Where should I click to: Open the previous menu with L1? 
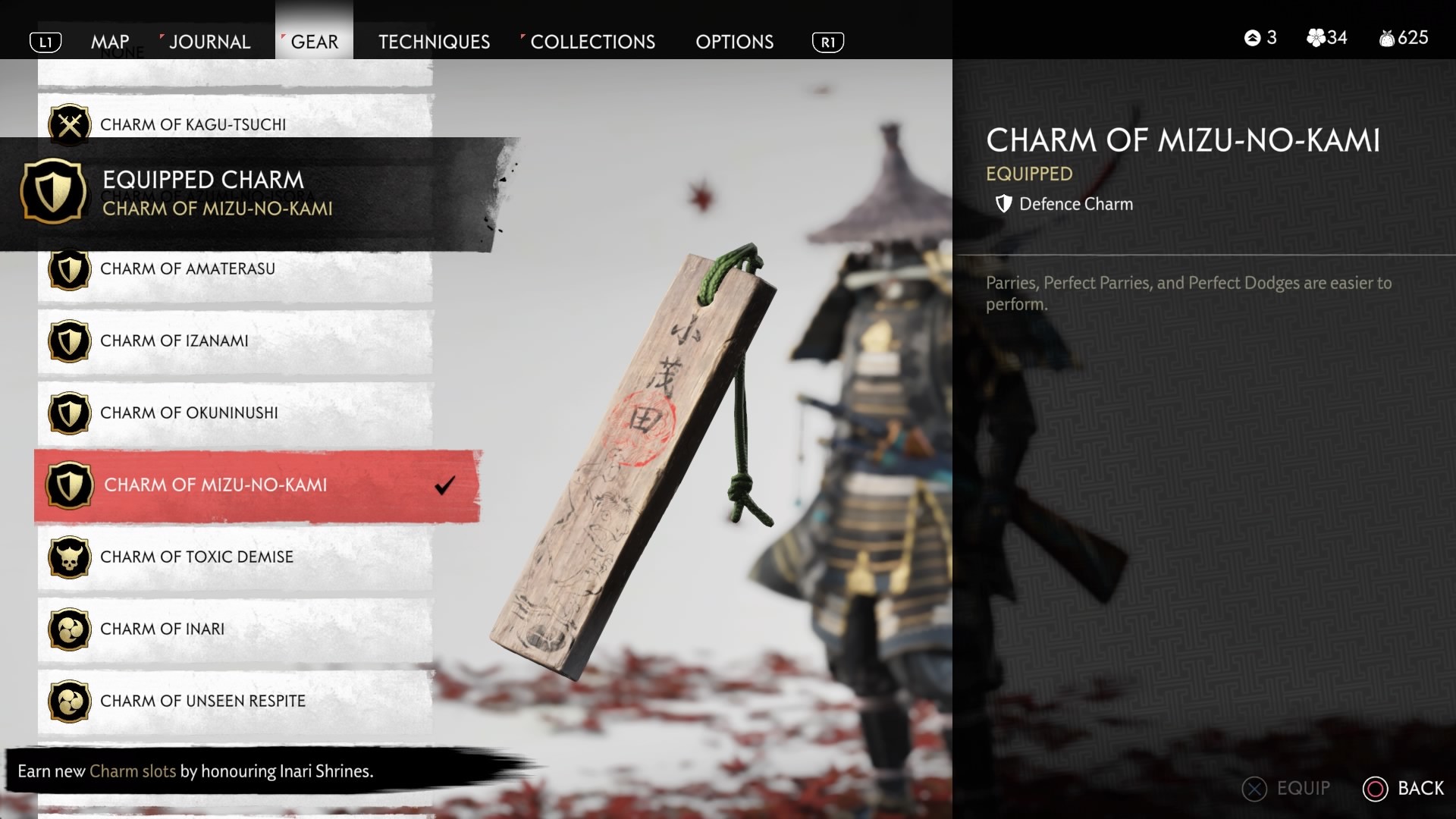[46, 42]
